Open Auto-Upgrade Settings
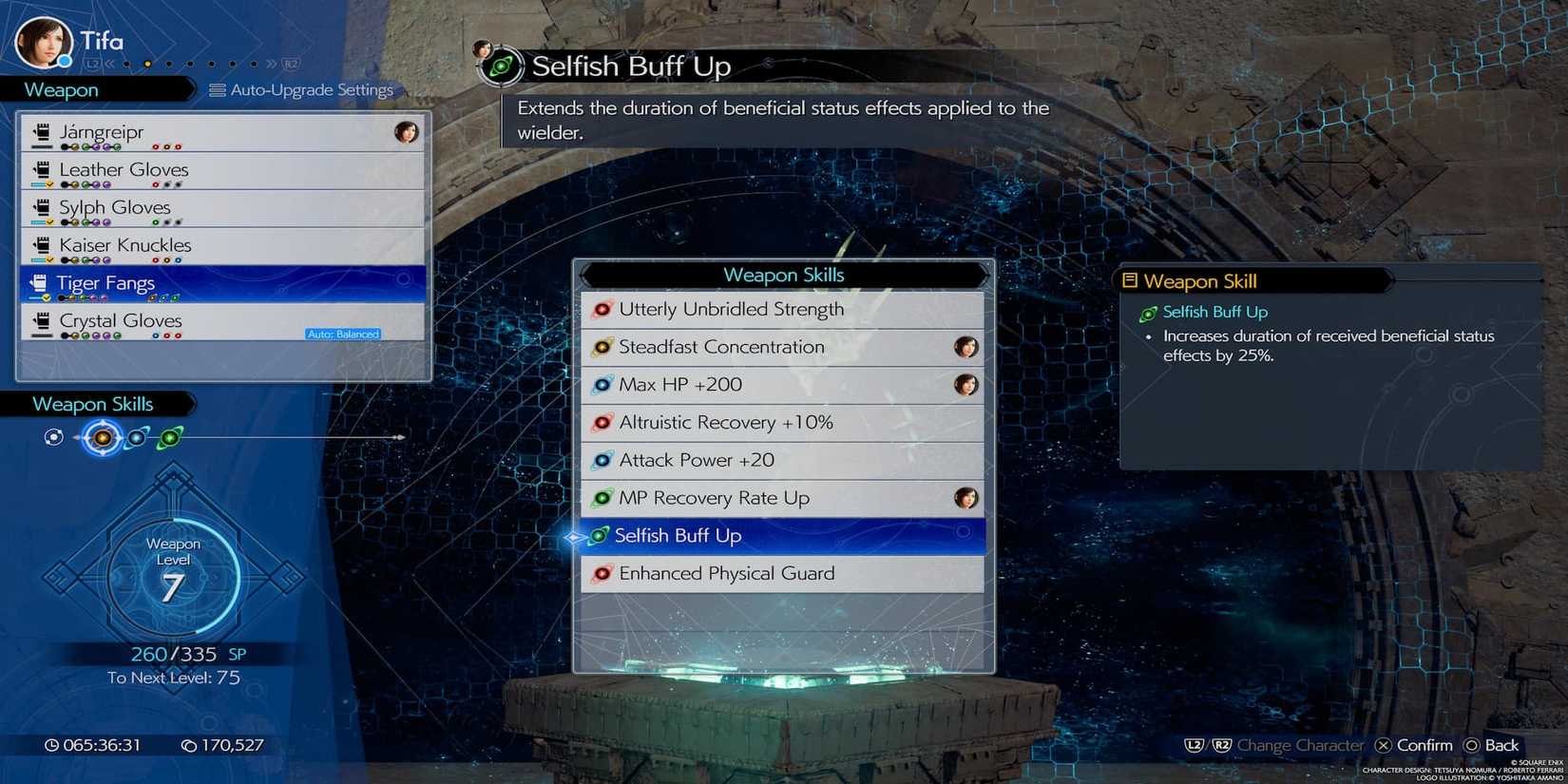1568x784 pixels. [302, 89]
